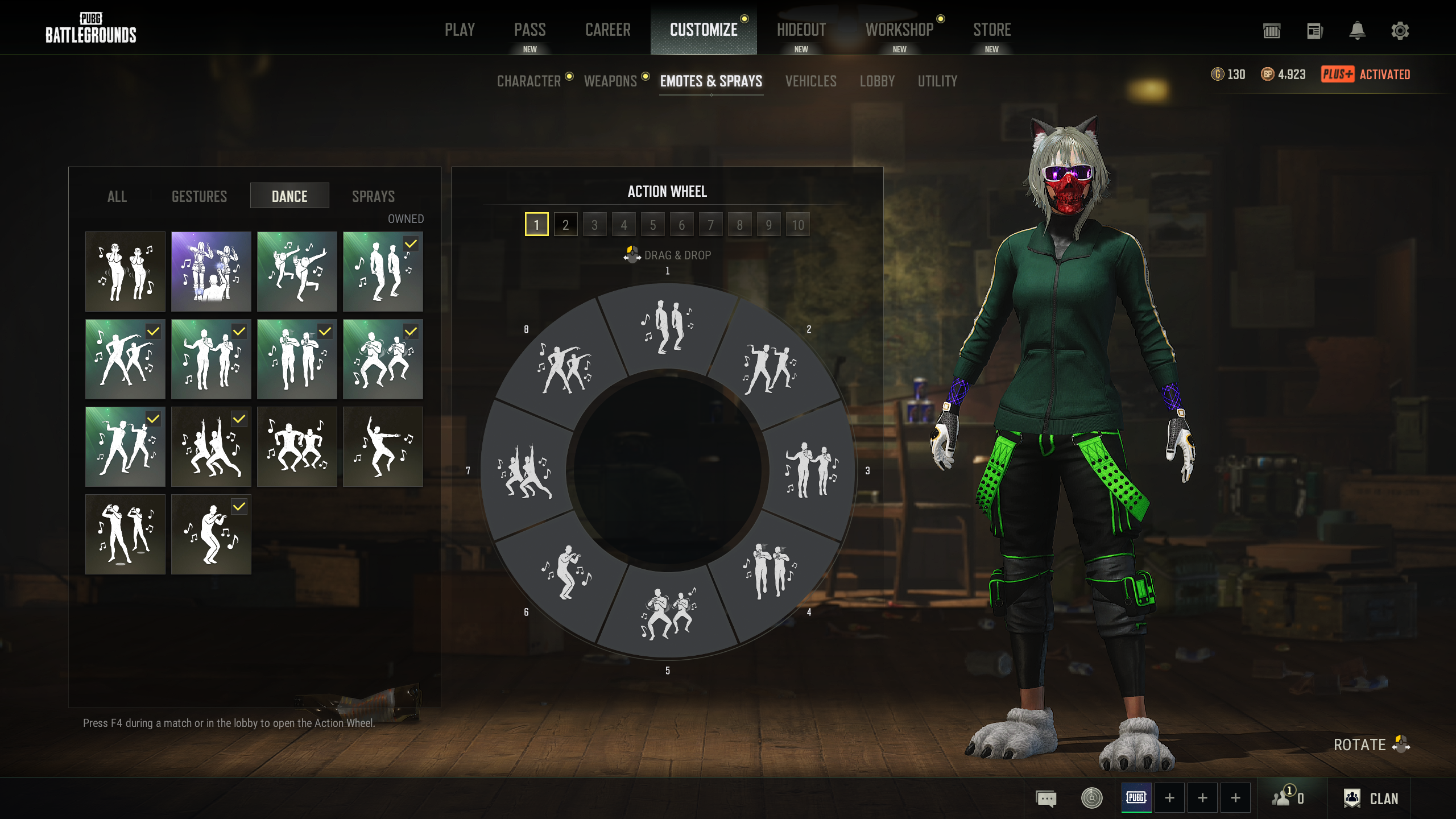1456x819 pixels.
Task: Switch to the Character customization tab
Action: click(529, 81)
